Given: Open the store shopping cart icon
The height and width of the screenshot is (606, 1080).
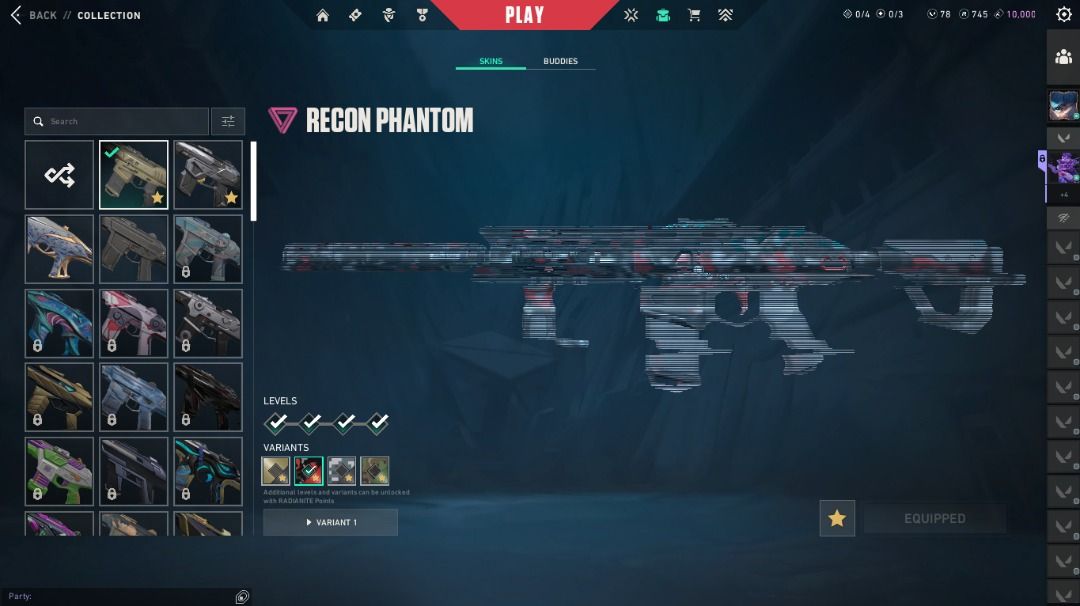Looking at the screenshot, I should click(x=694, y=15).
